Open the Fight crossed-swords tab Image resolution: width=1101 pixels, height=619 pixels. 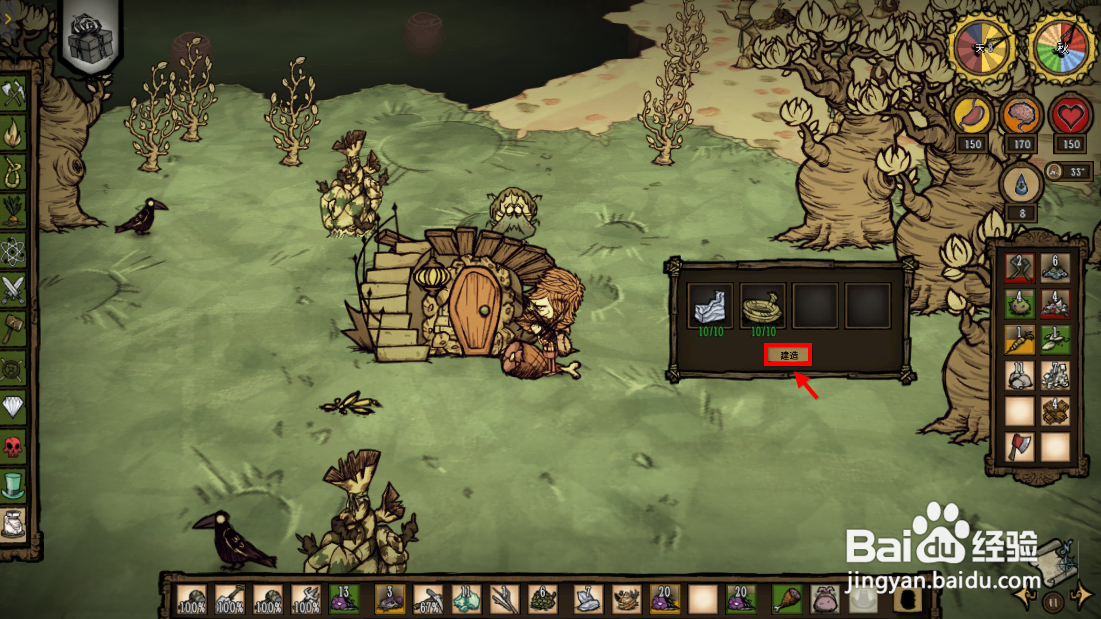(x=13, y=288)
